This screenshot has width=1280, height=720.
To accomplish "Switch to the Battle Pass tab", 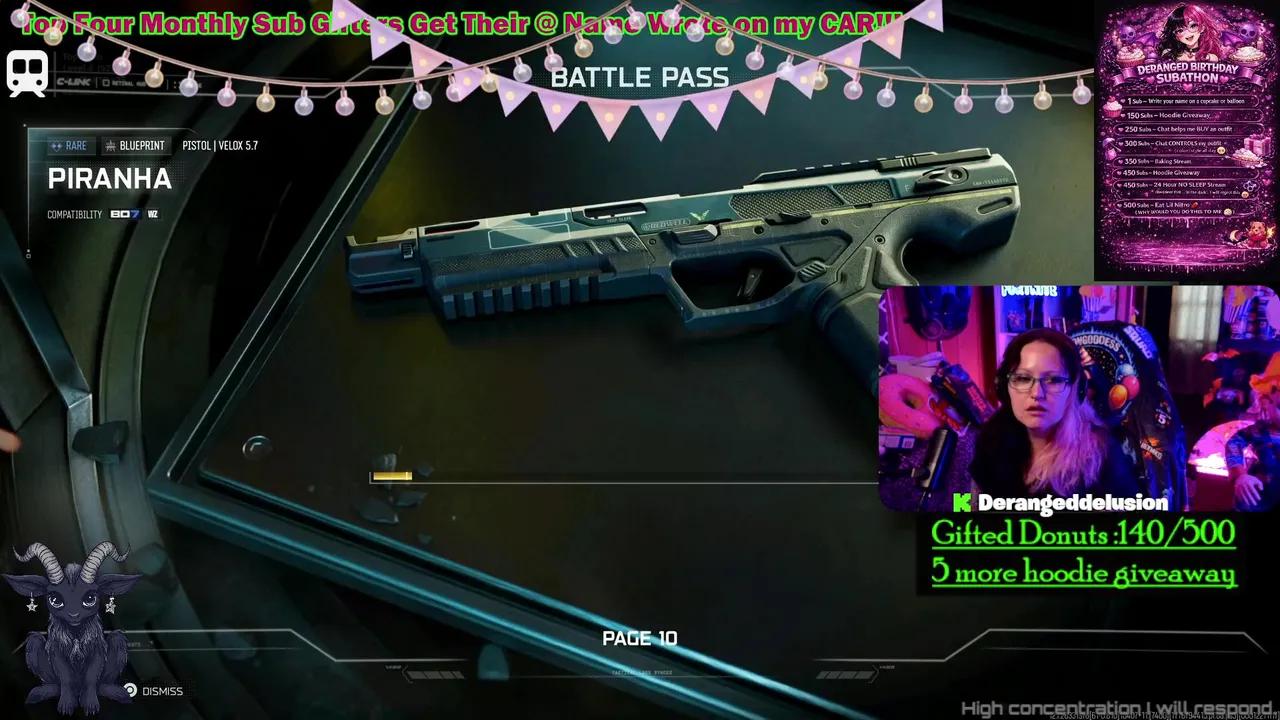I will pyautogui.click(x=640, y=77).
